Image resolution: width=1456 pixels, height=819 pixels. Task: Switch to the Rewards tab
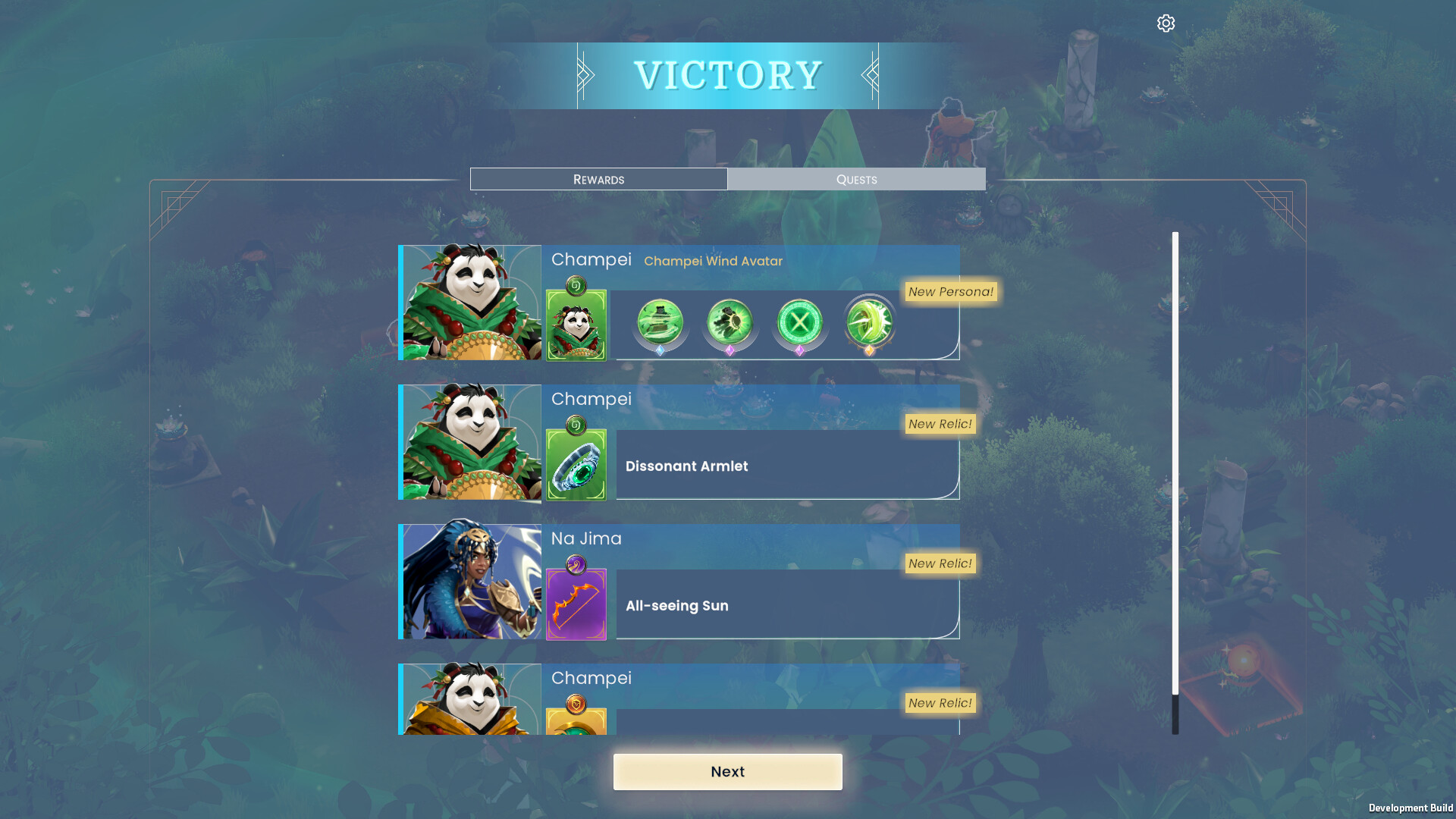598,179
